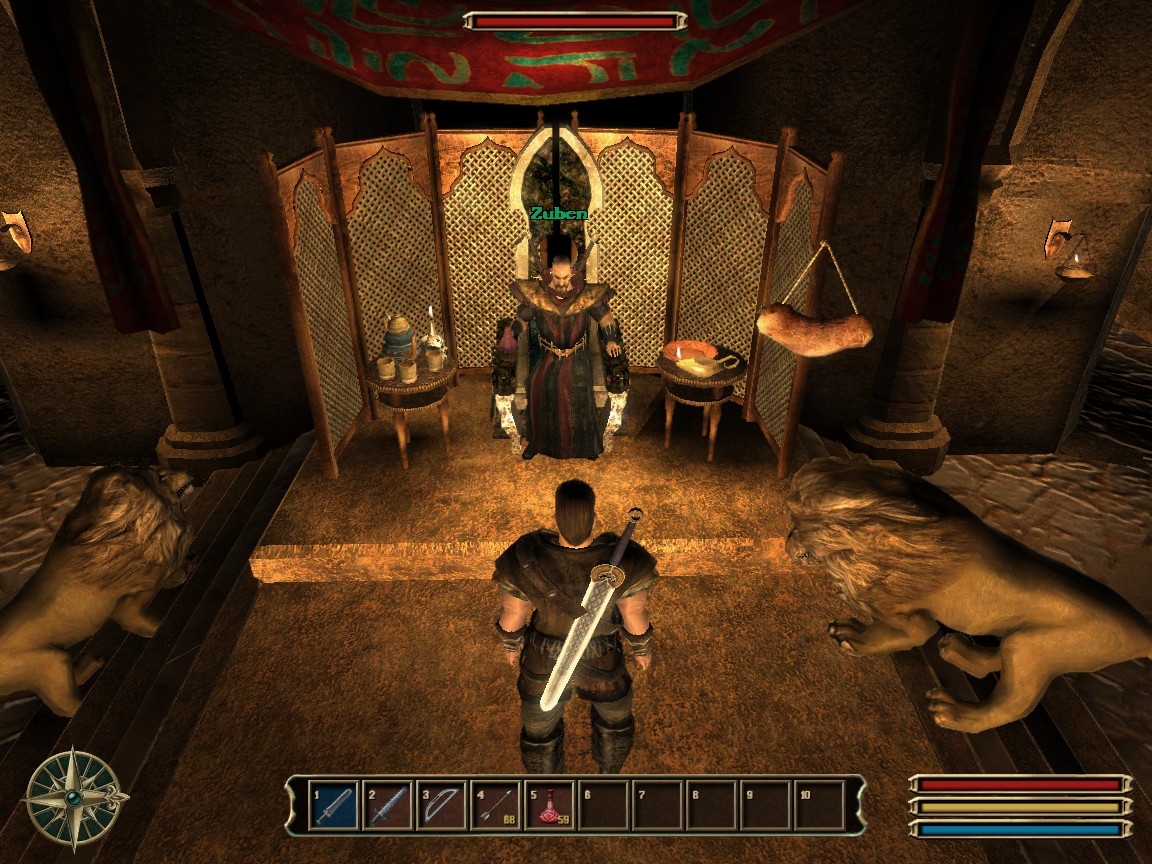Viewport: 1152px width, 864px height.
Task: Select the sword in hotbar slot 1
Action: coord(334,805)
